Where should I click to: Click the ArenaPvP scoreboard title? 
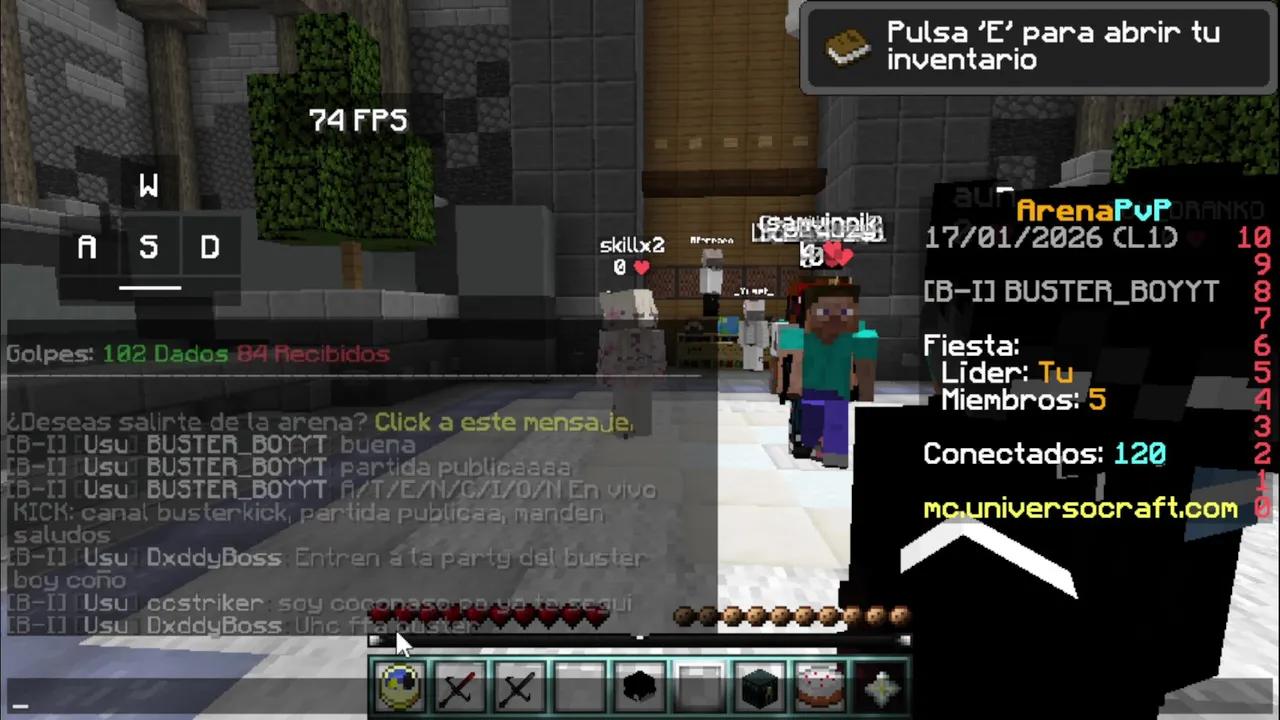click(1094, 210)
